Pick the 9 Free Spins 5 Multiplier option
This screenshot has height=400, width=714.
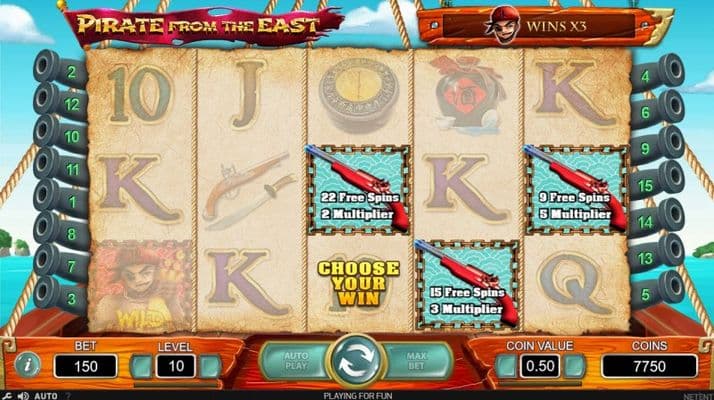point(577,188)
